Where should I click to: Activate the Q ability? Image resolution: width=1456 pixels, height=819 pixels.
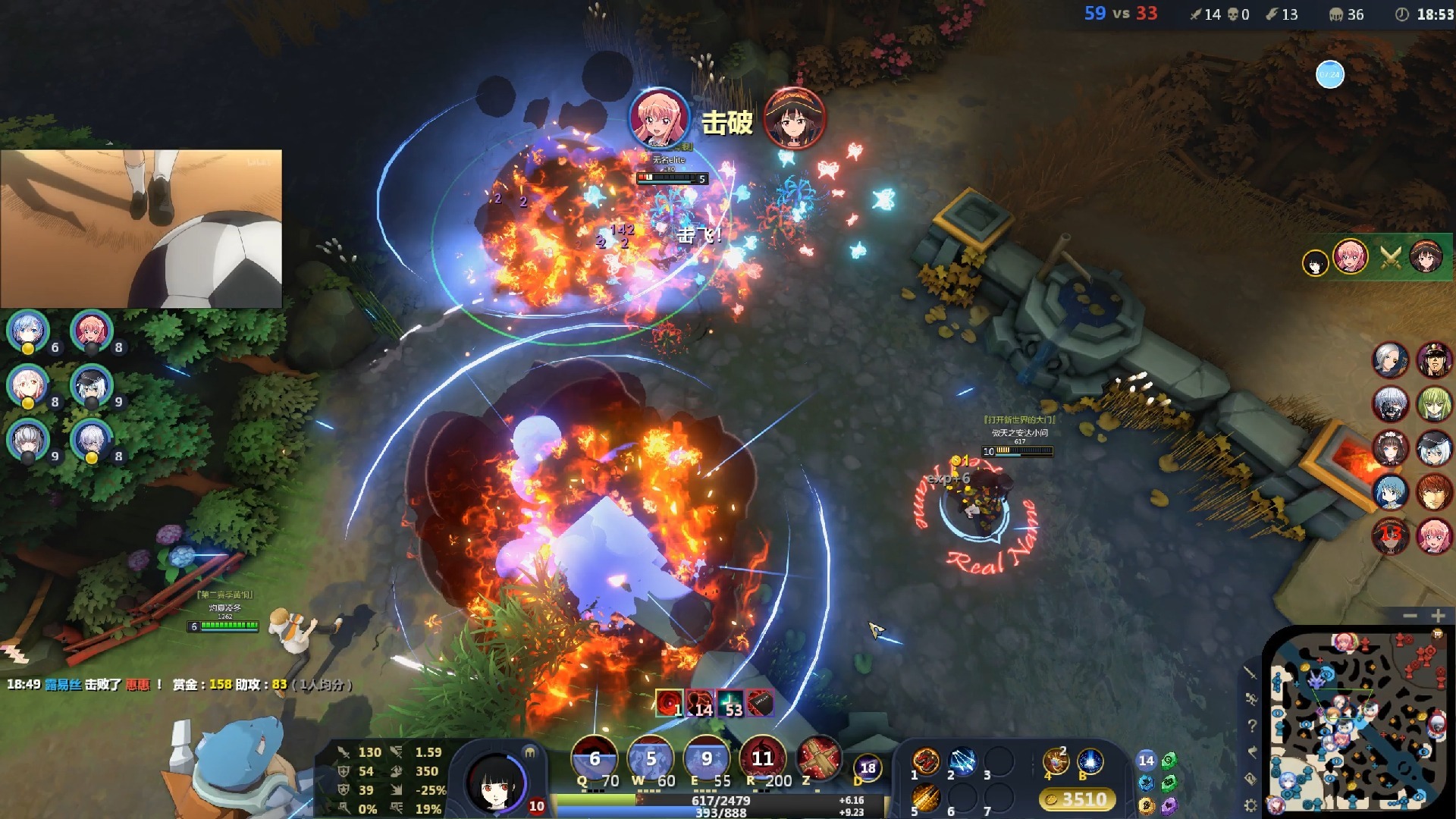[594, 758]
